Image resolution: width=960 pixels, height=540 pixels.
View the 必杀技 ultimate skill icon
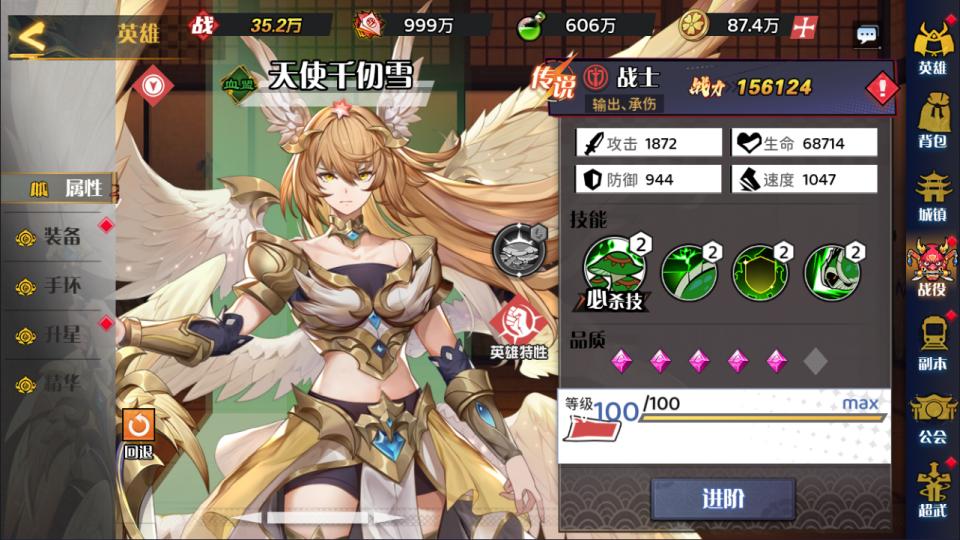(610, 272)
